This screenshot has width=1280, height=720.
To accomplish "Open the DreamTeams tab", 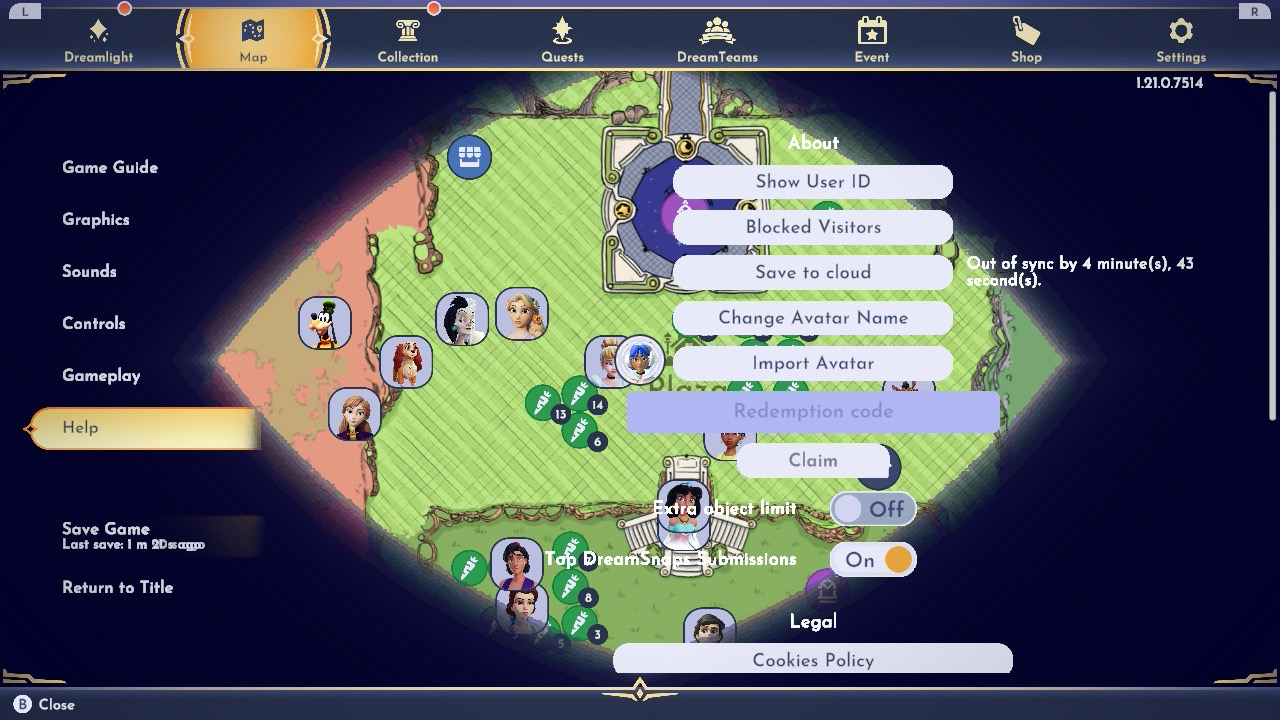I will coord(717,41).
